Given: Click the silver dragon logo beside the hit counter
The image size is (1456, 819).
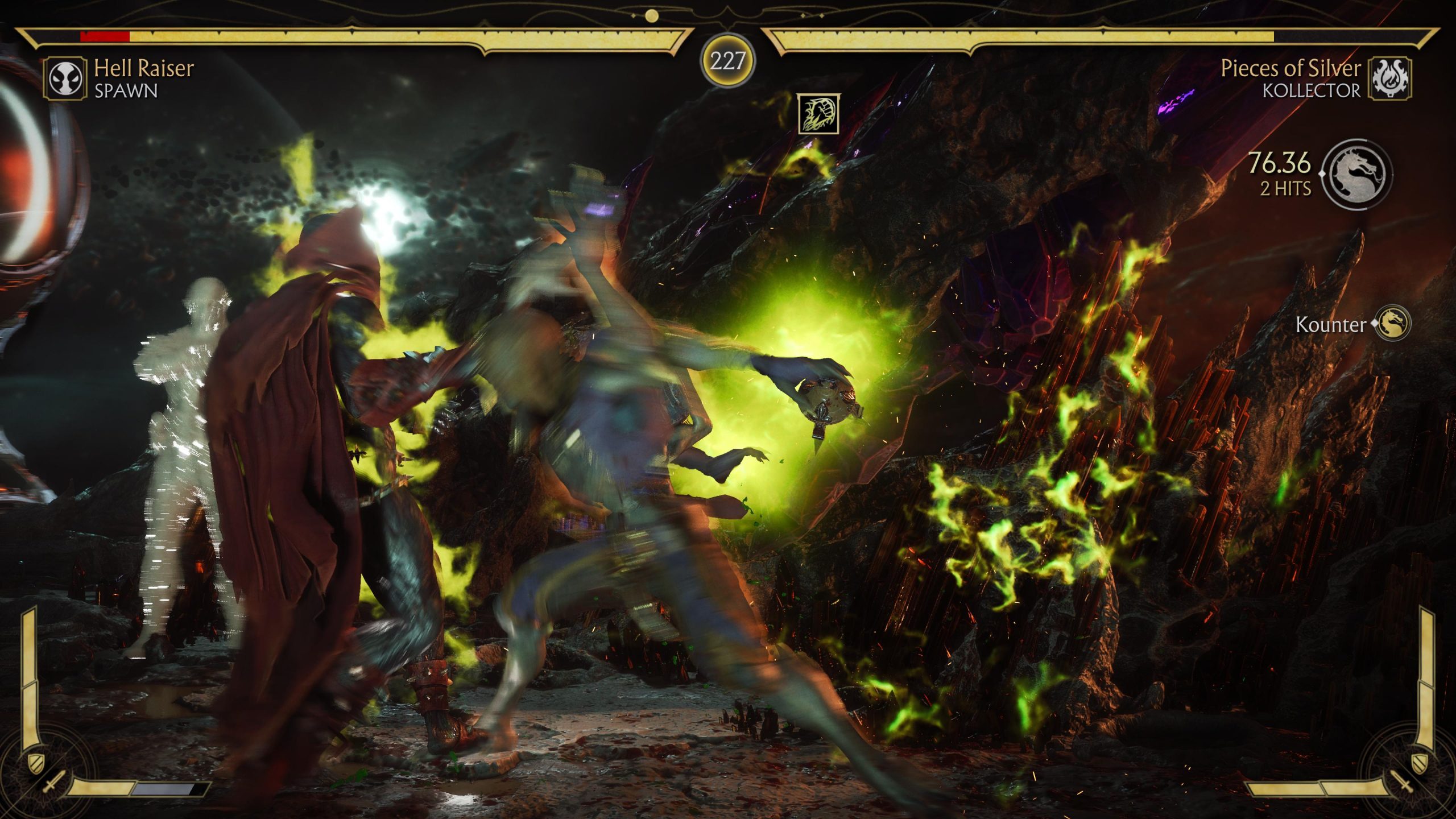Looking at the screenshot, I should click(x=1357, y=174).
